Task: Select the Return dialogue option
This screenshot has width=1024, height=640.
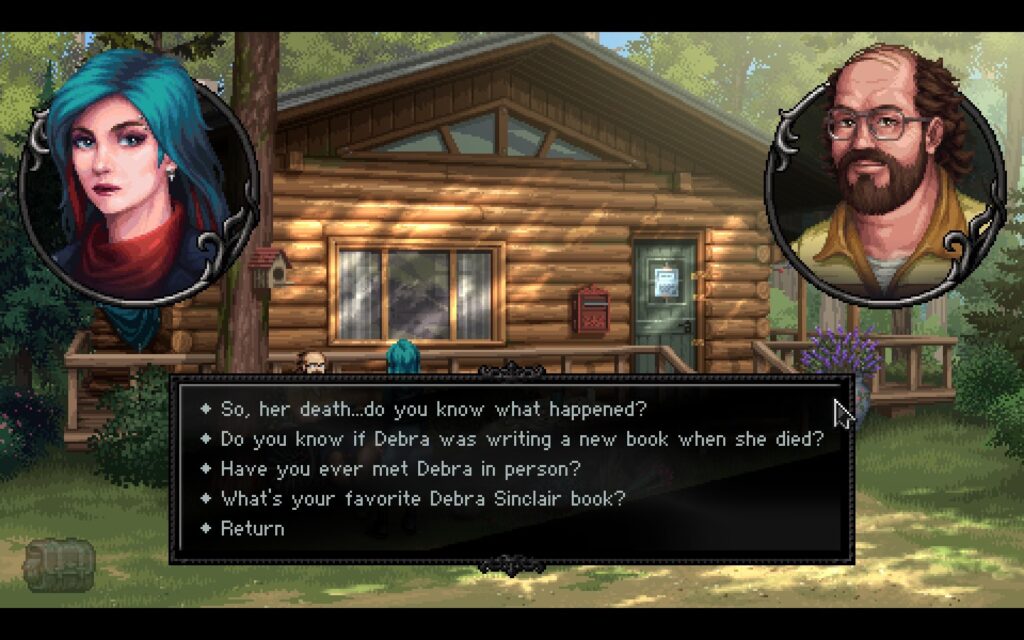Action: pos(252,528)
